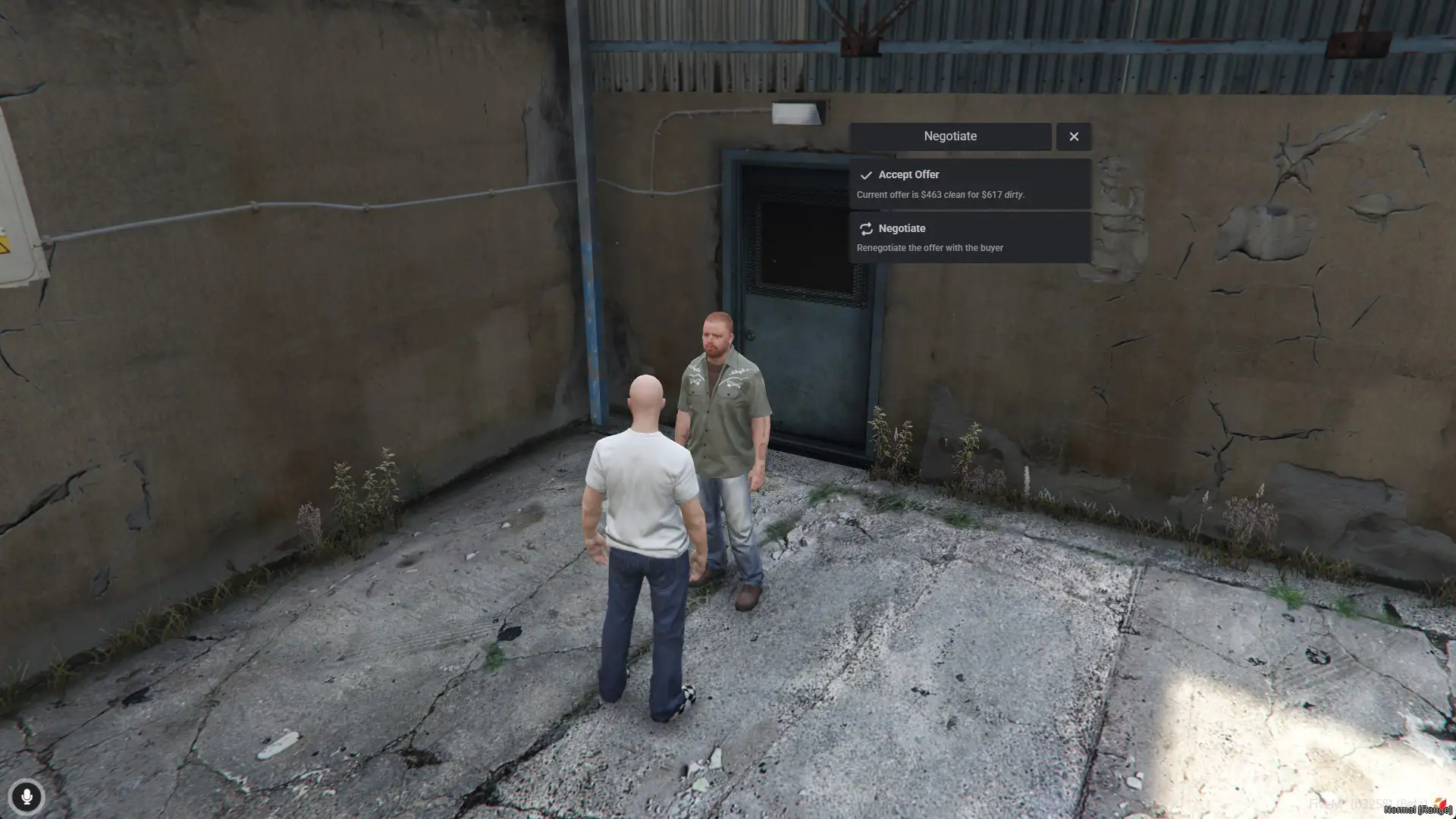Toggle the microphone voice icon

27,797
